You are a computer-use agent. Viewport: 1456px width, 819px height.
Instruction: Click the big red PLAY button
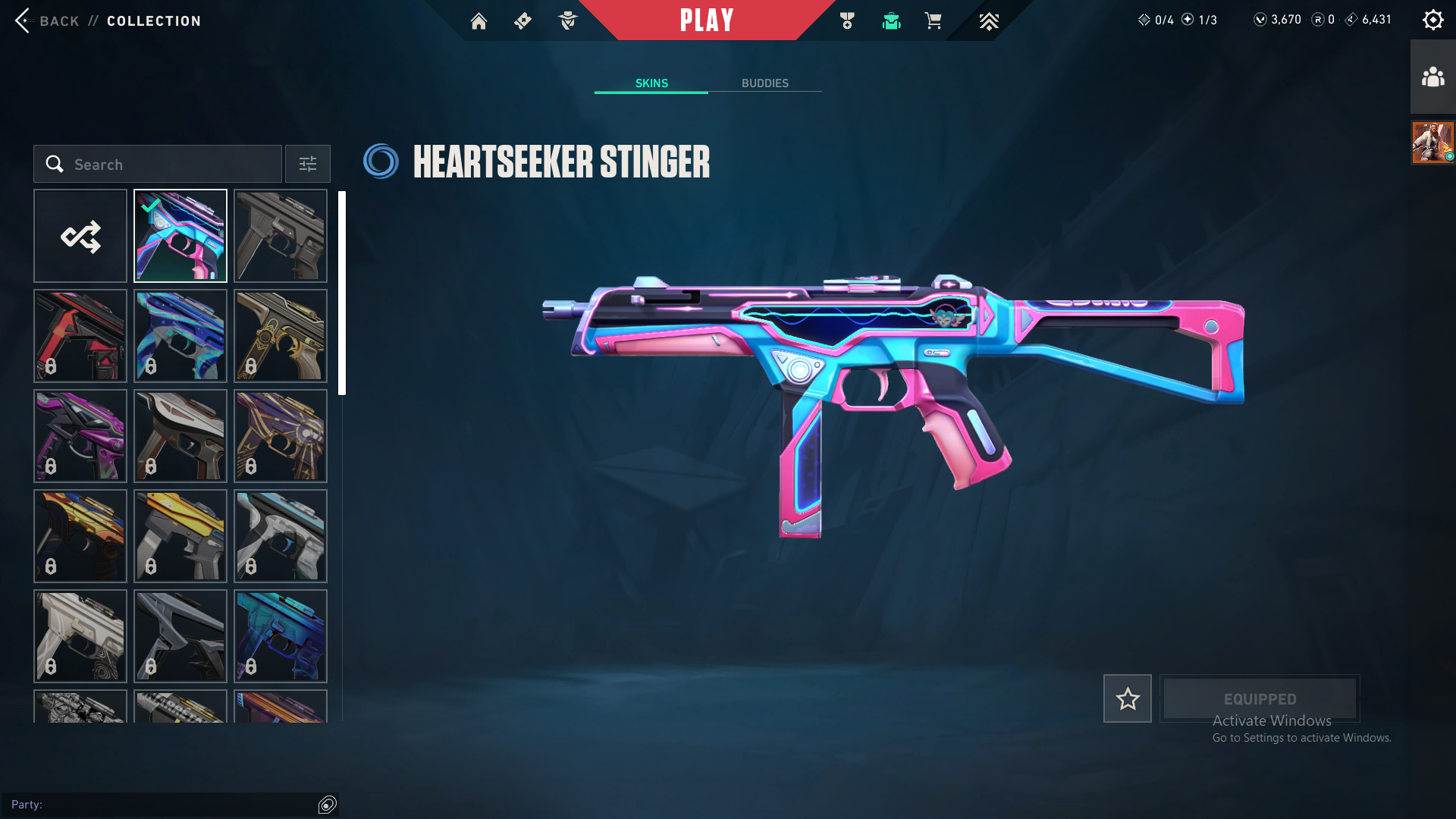pyautogui.click(x=706, y=20)
